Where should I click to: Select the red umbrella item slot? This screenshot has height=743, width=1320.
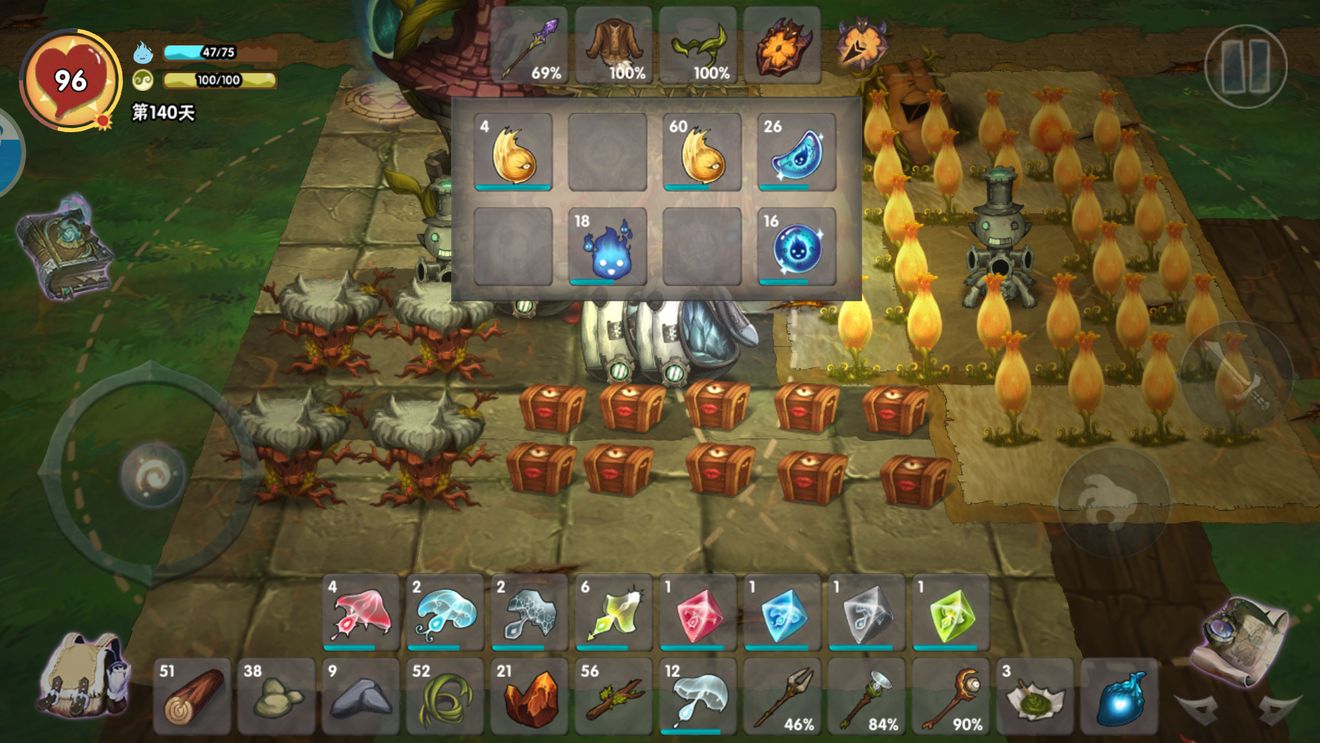[361, 612]
